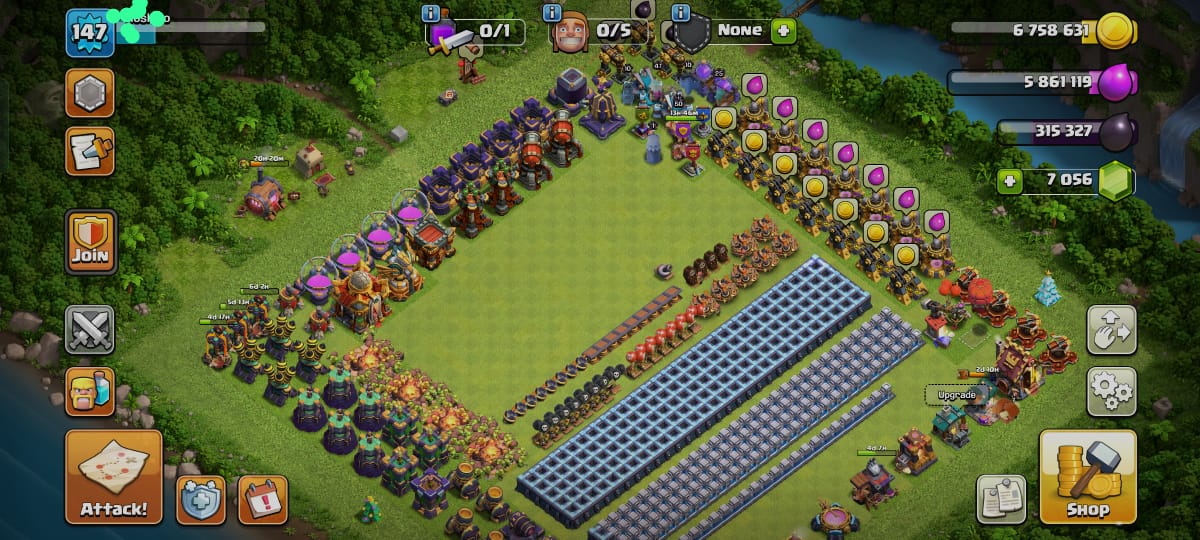Show info for the laboratory potion 0/1 counter

click(x=431, y=14)
